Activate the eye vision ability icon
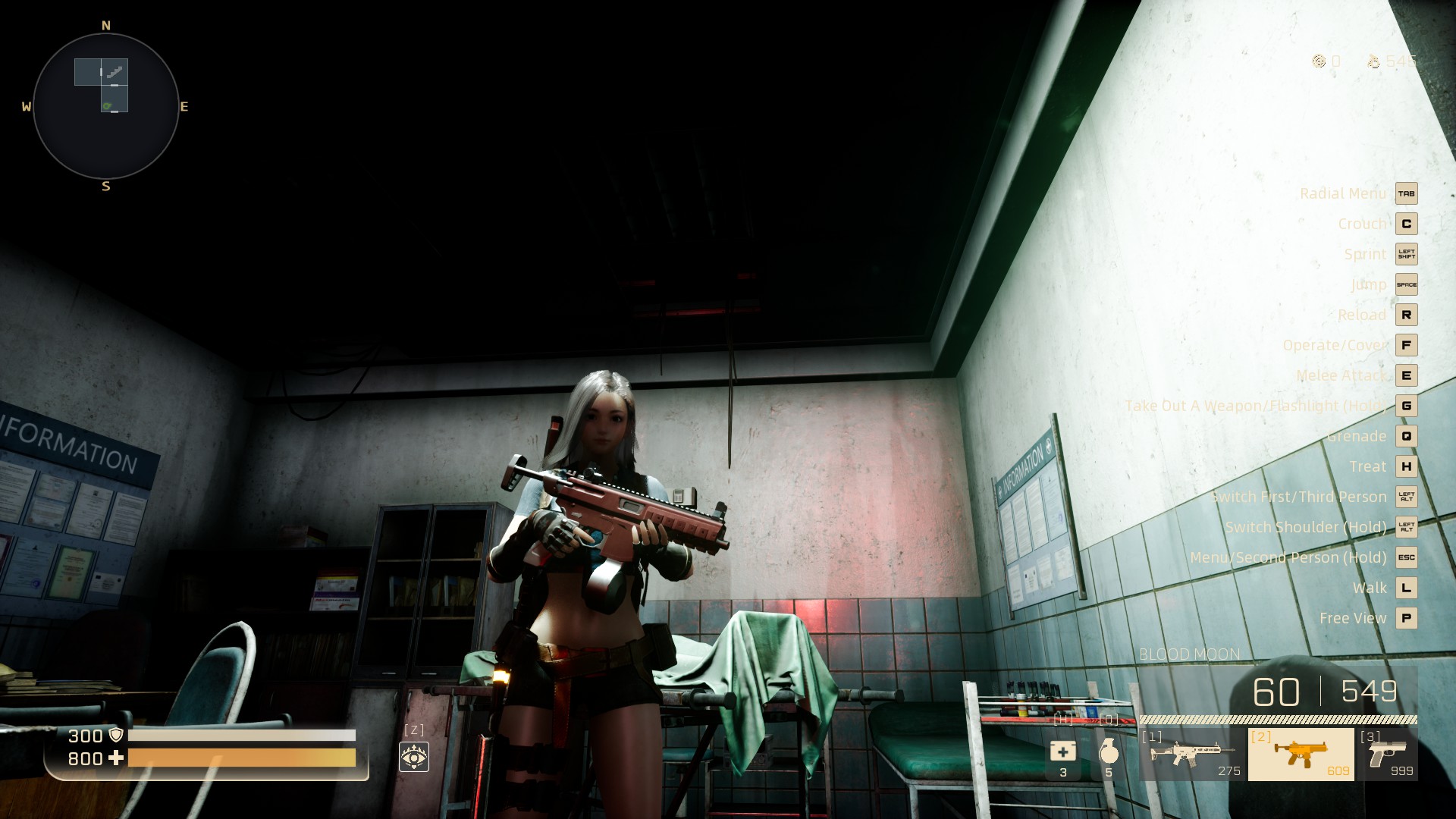The image size is (1456, 819). 414,756
